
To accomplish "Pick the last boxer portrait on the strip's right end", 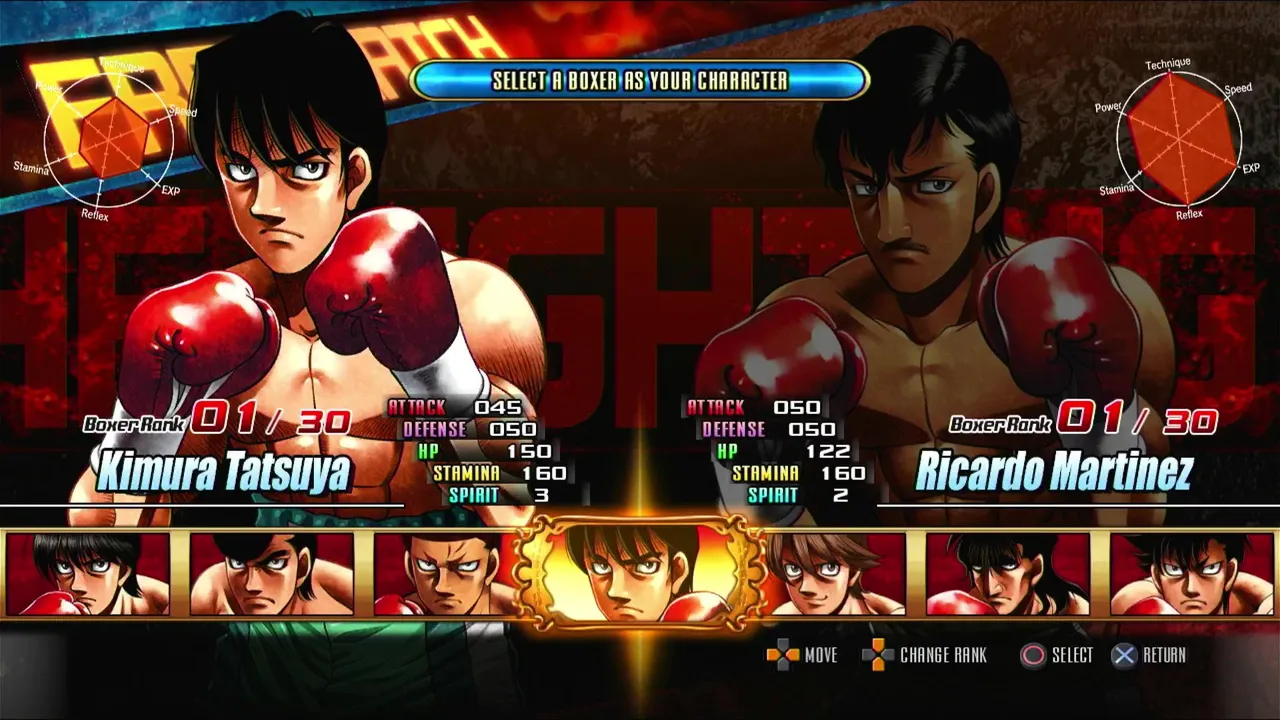I will (1191, 574).
